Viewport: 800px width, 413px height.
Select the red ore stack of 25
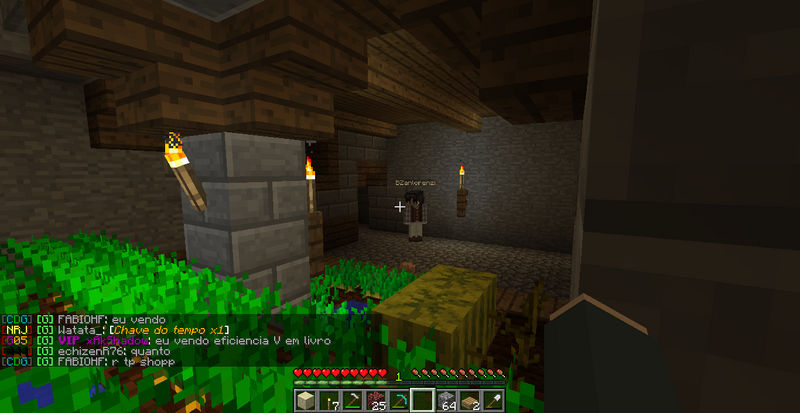(375, 401)
